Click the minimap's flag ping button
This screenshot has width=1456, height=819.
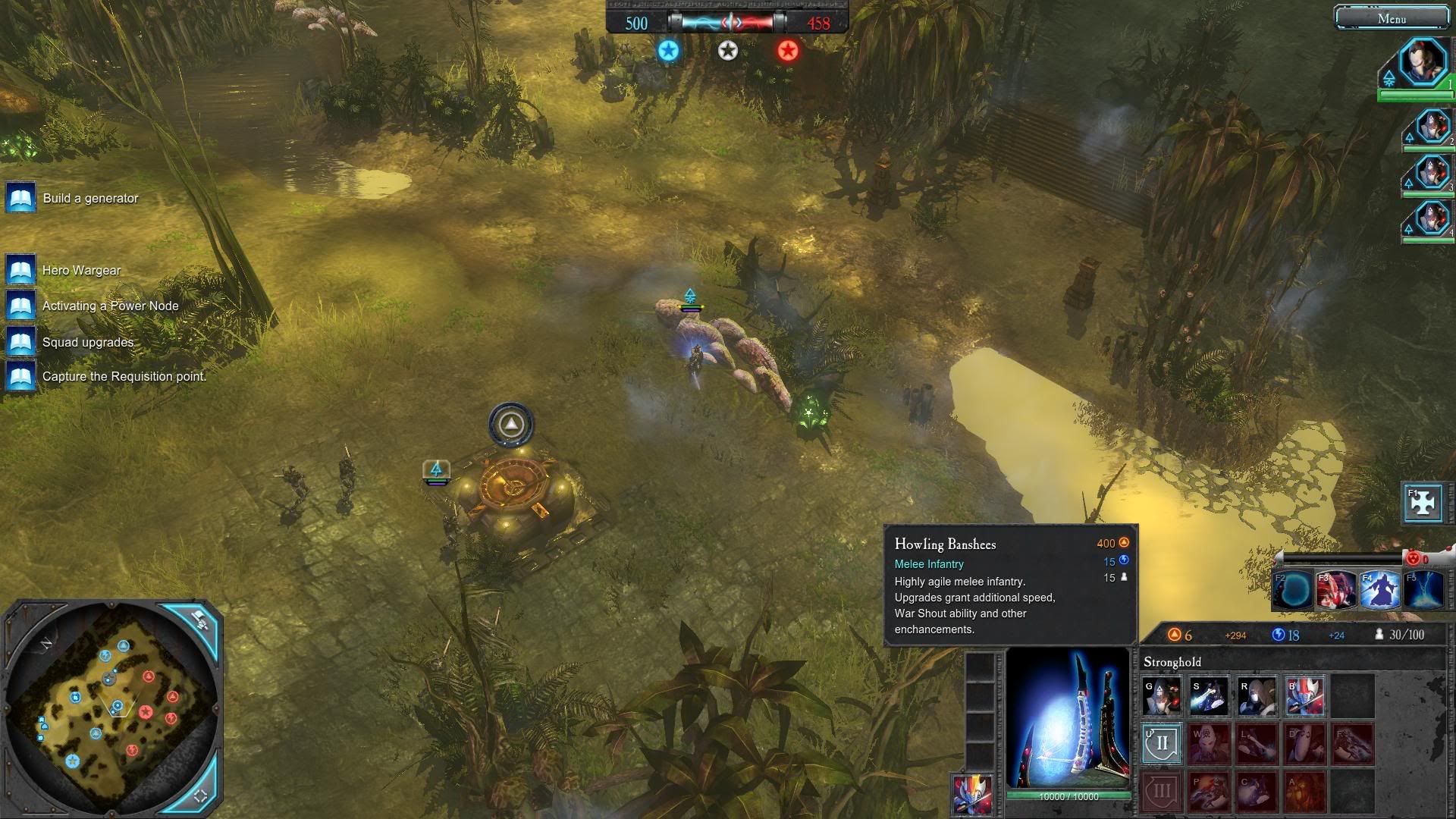tap(200, 619)
